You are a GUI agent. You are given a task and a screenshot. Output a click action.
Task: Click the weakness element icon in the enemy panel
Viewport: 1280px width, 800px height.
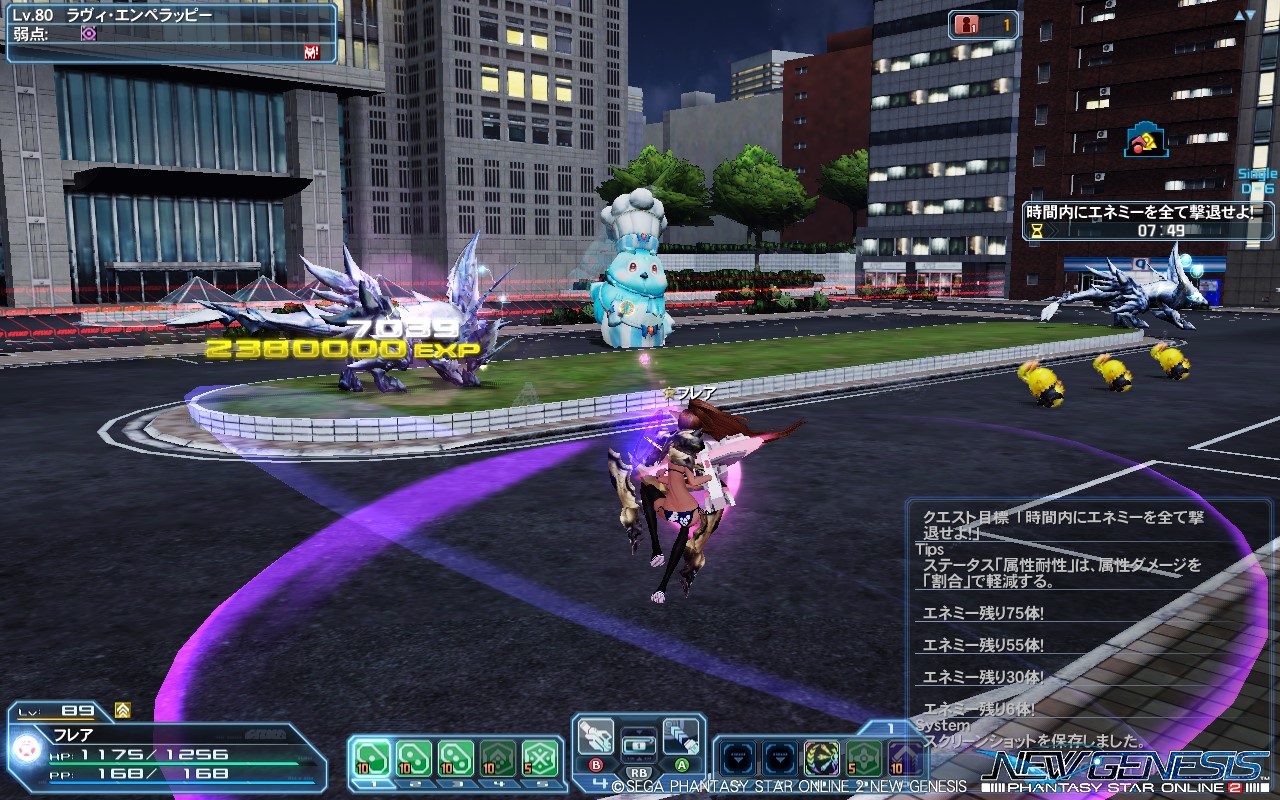[x=89, y=33]
